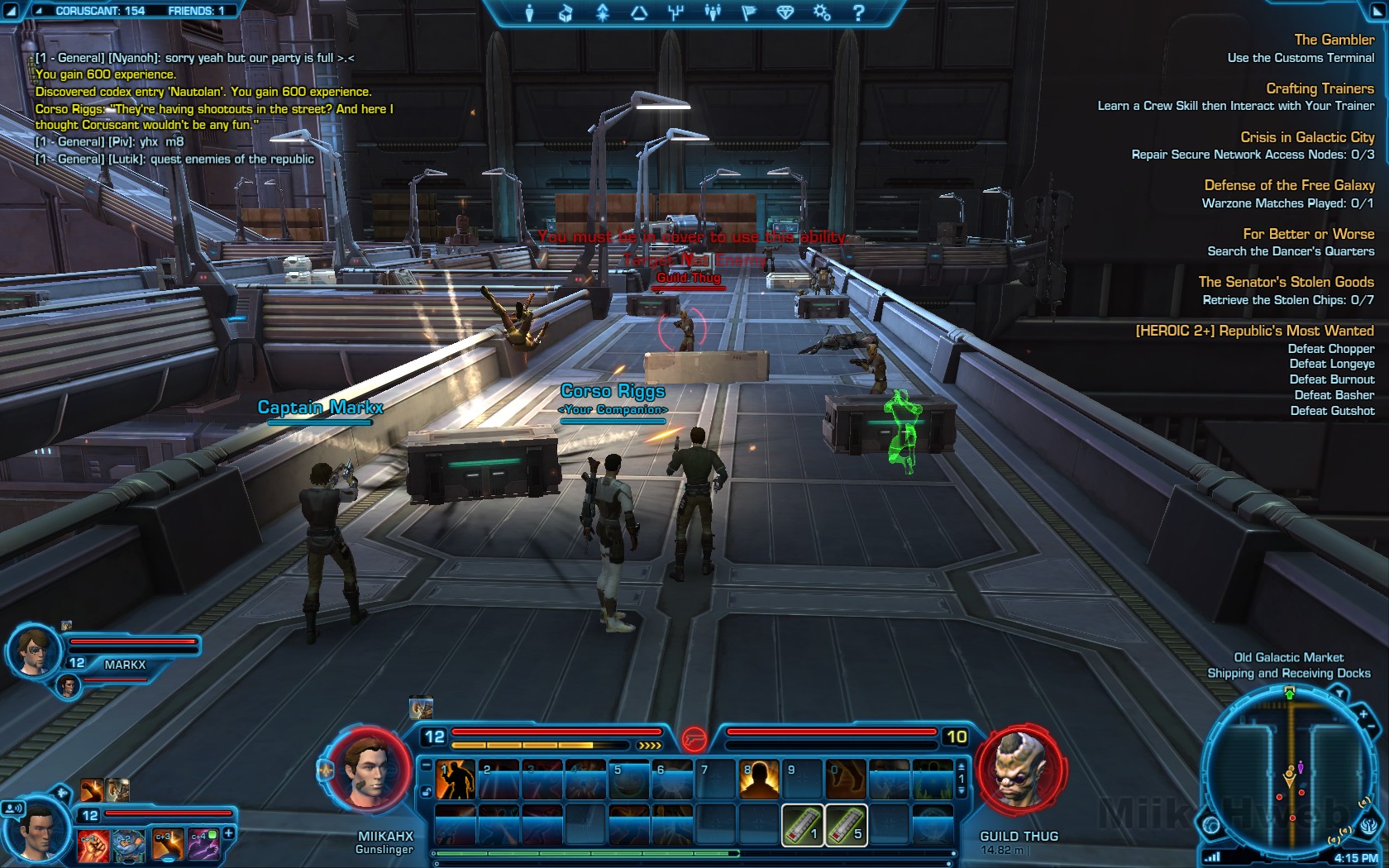Select the Guild Thug target portrait
The image size is (1389, 868).
(x=1019, y=770)
